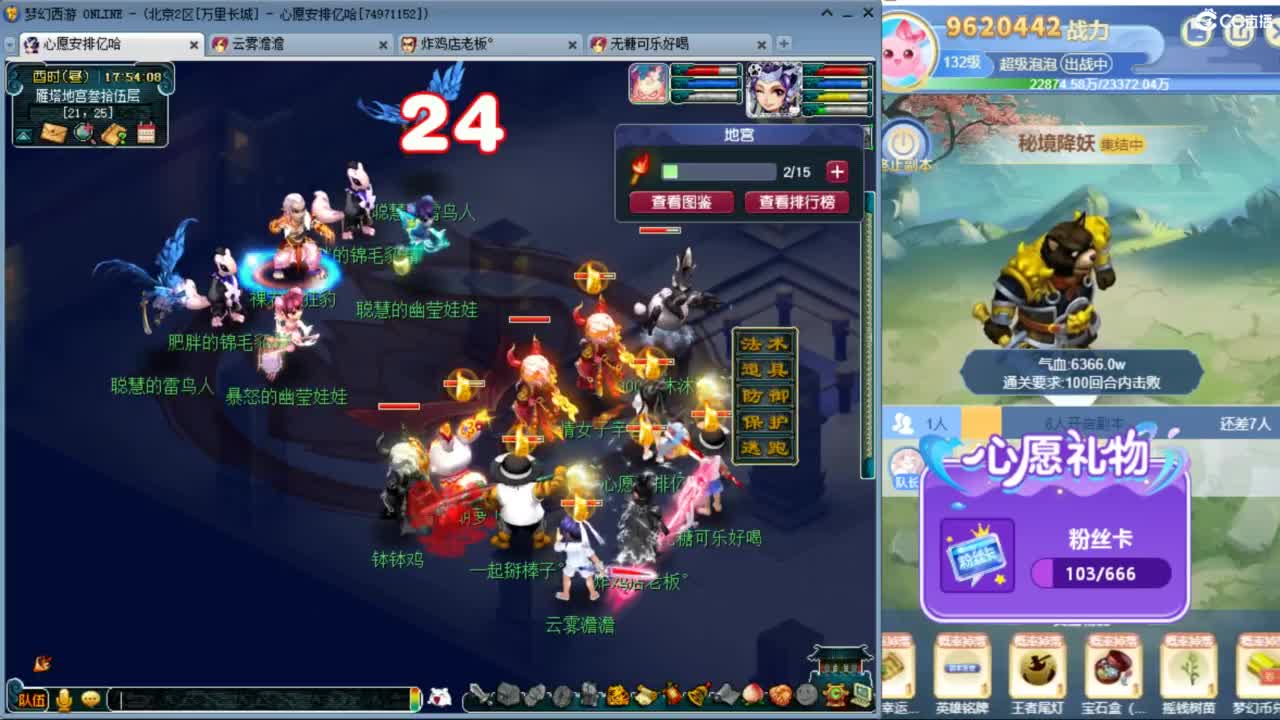Open the world map compass icon

[x=83, y=132]
